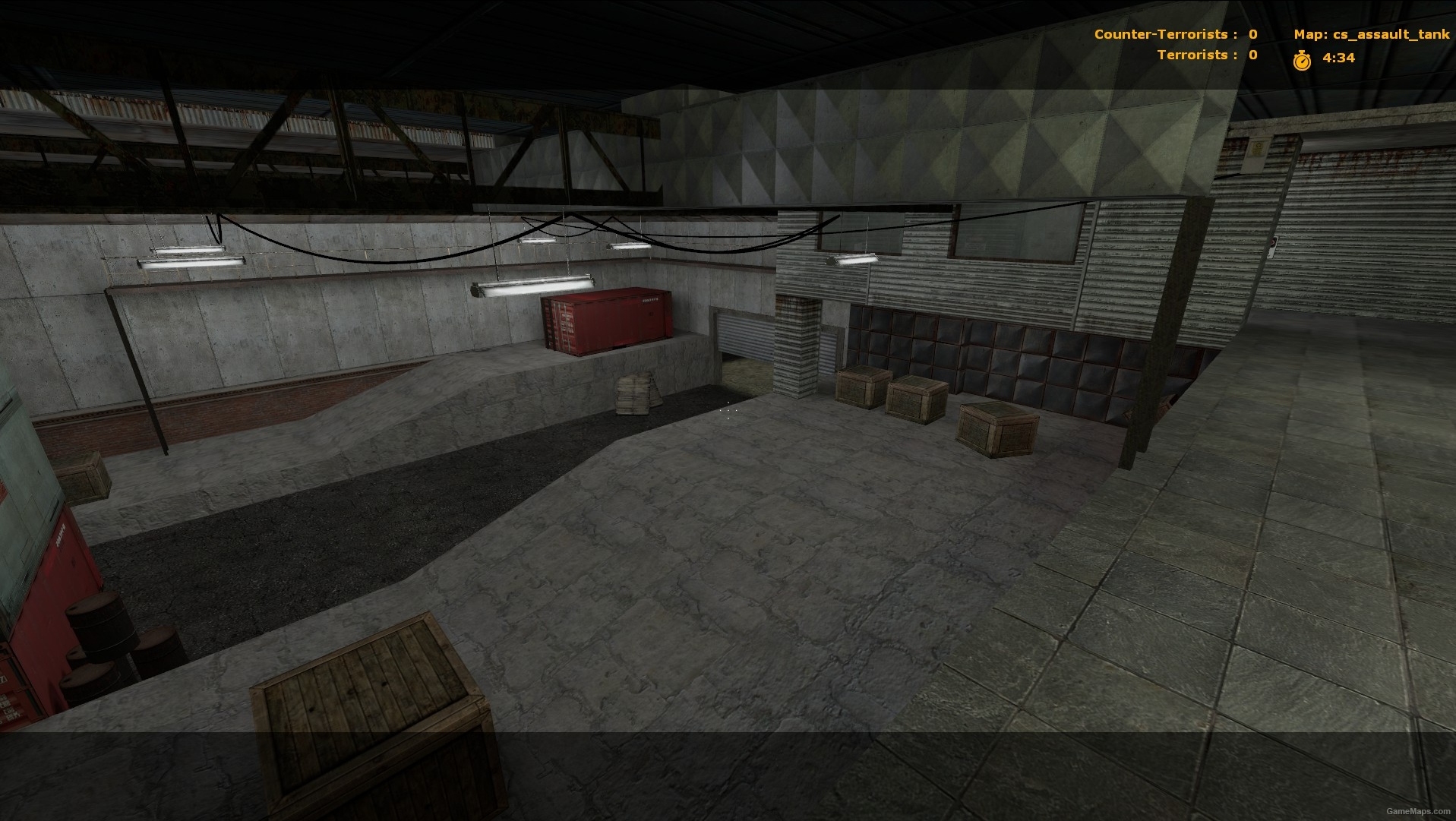
Task: Click the hanging fluorescent ceiling light
Action: pos(532,285)
